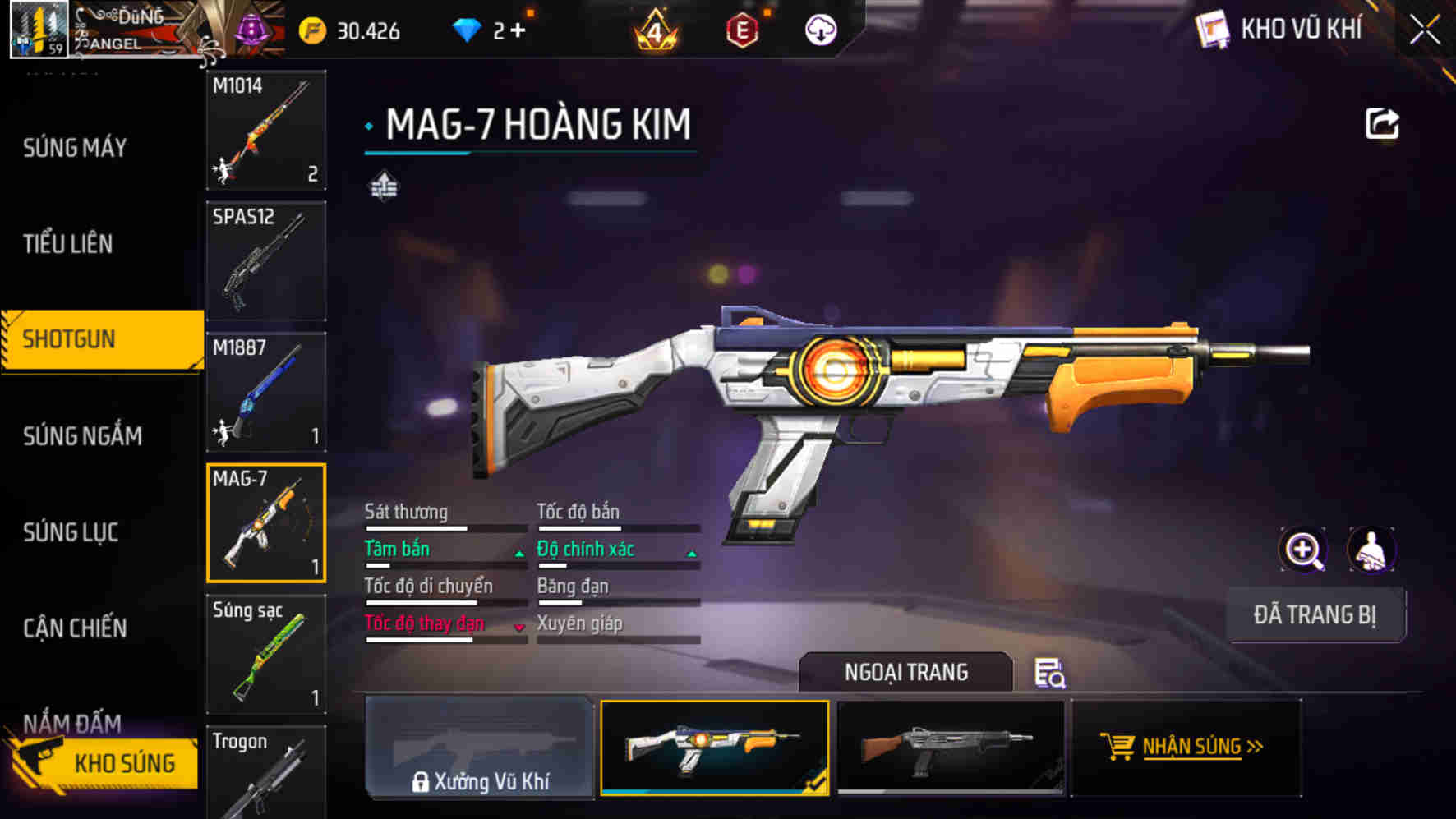Choose the CẬN CHIẾN category

tap(75, 628)
